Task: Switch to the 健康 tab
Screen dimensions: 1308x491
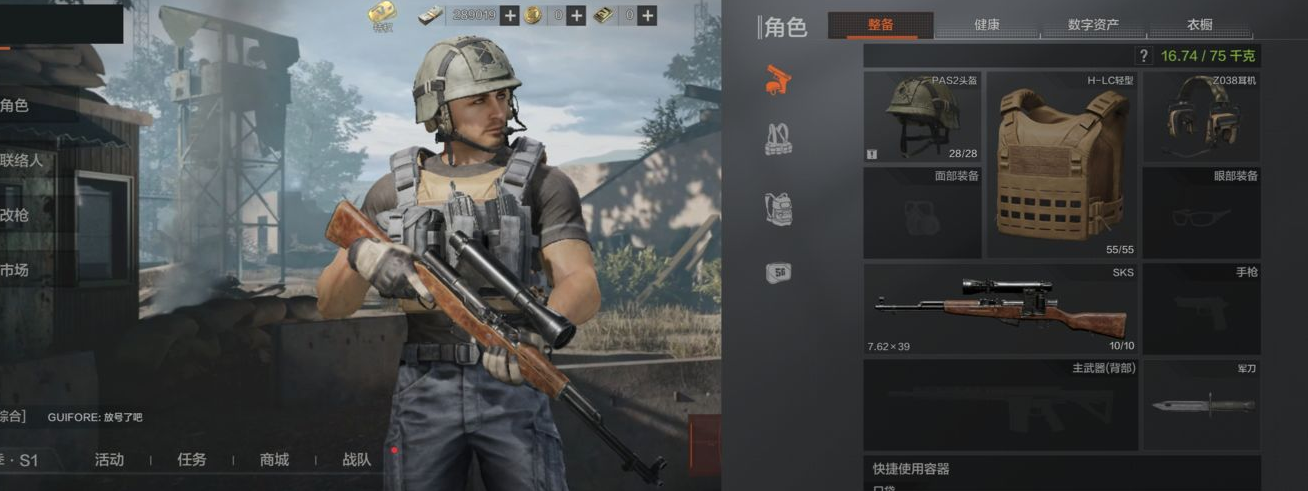Action: coord(986,25)
